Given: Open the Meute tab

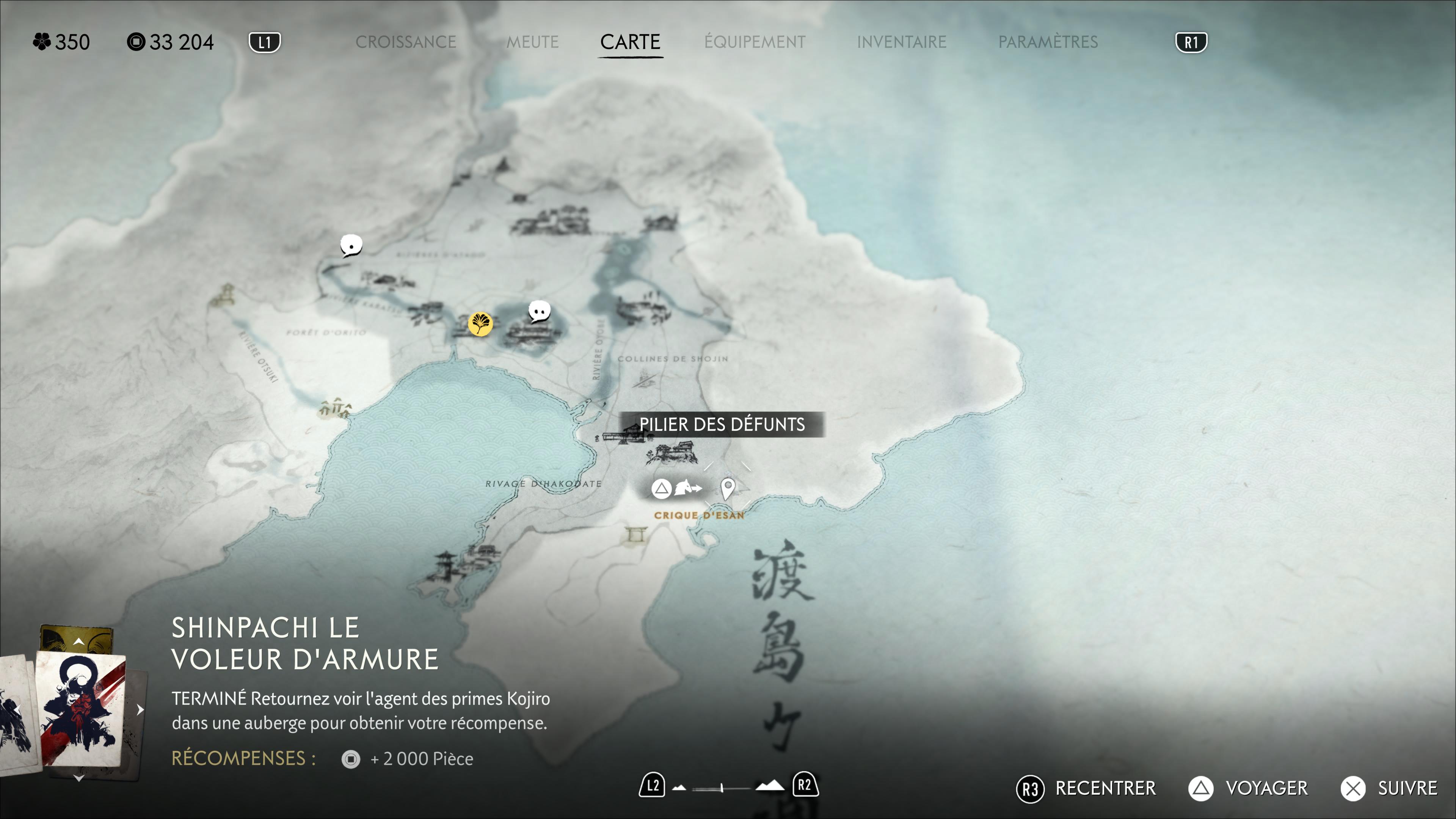Looking at the screenshot, I should [532, 42].
